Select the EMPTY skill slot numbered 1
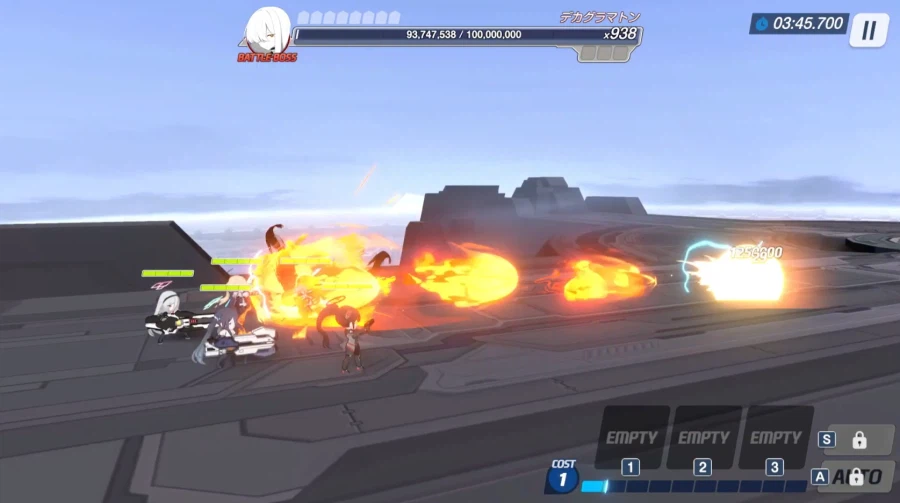 point(632,438)
